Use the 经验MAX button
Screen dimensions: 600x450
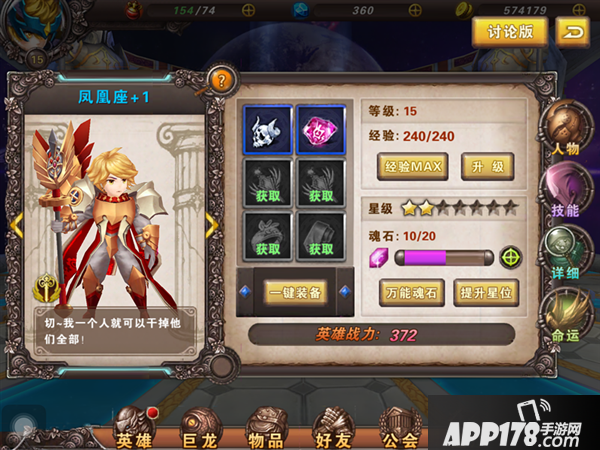pyautogui.click(x=412, y=165)
